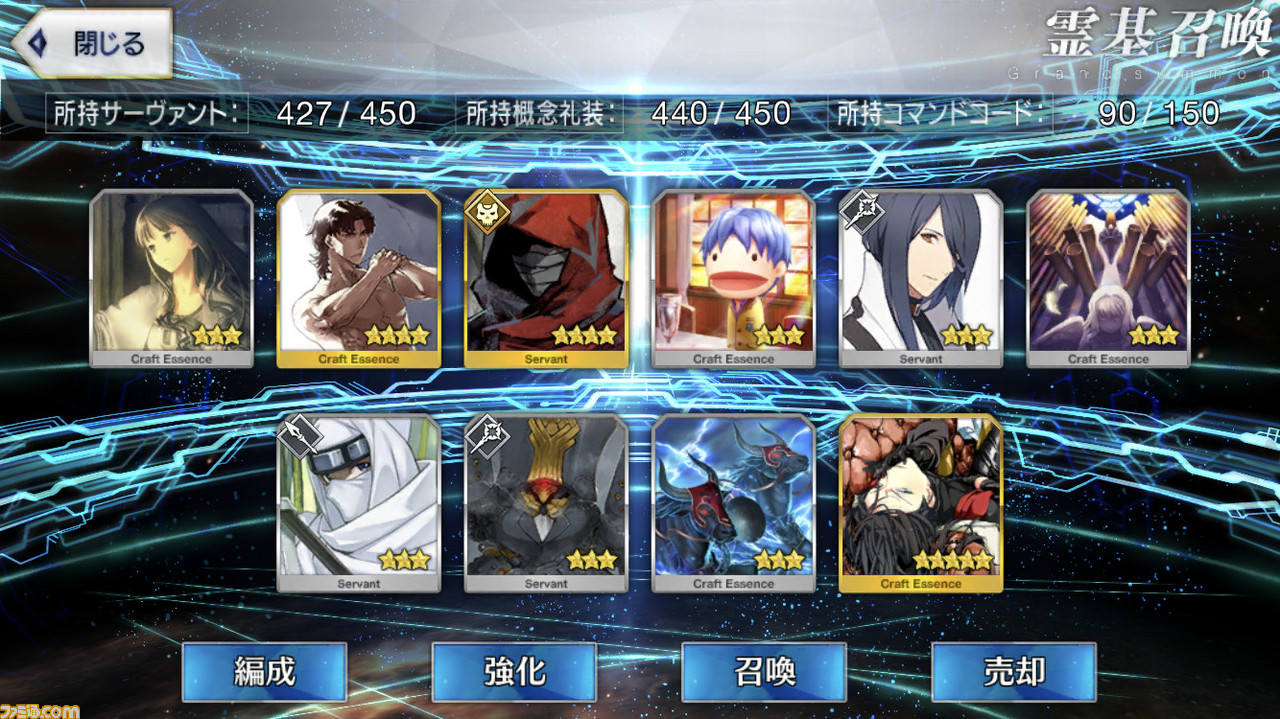Go to the 強化 enhancement menu

click(x=514, y=671)
